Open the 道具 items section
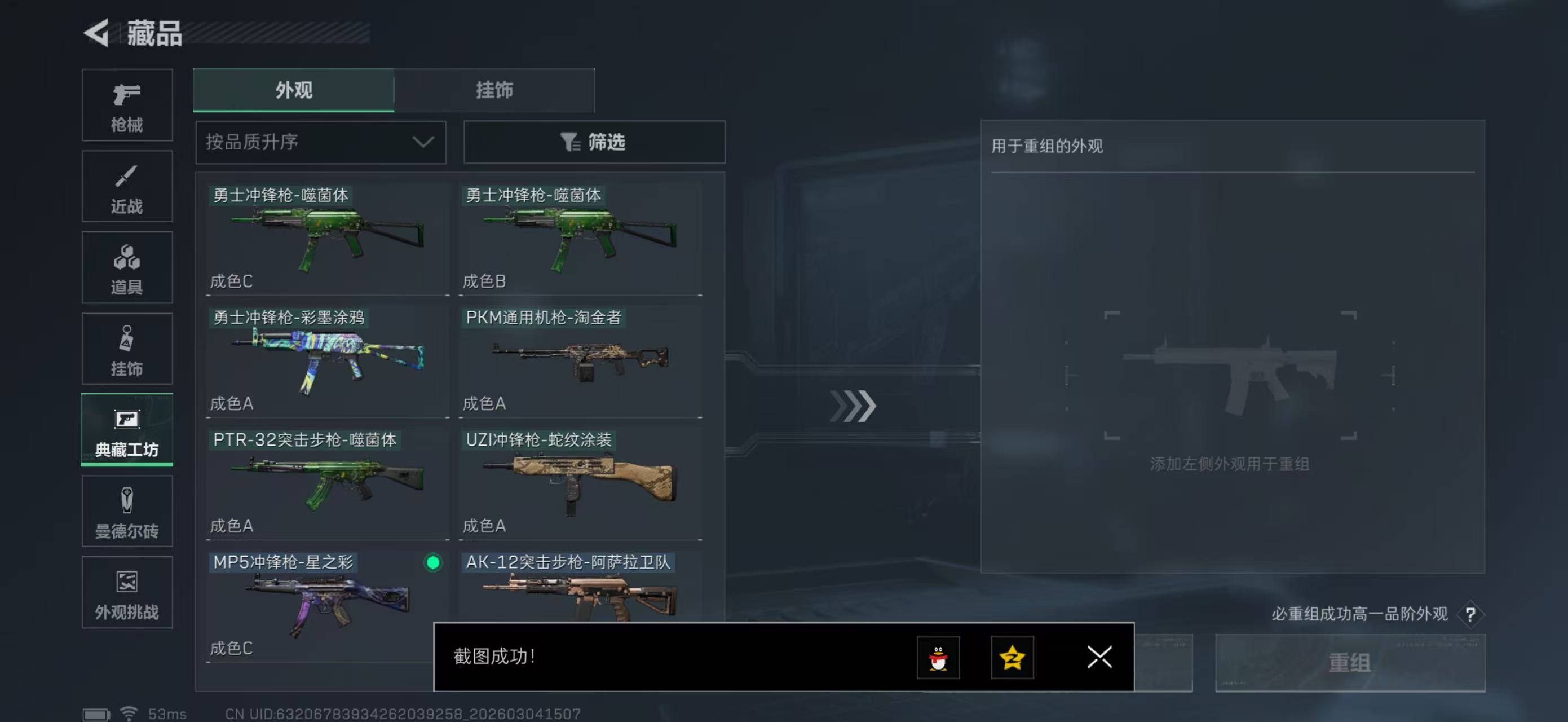1568x722 pixels. coord(127,268)
